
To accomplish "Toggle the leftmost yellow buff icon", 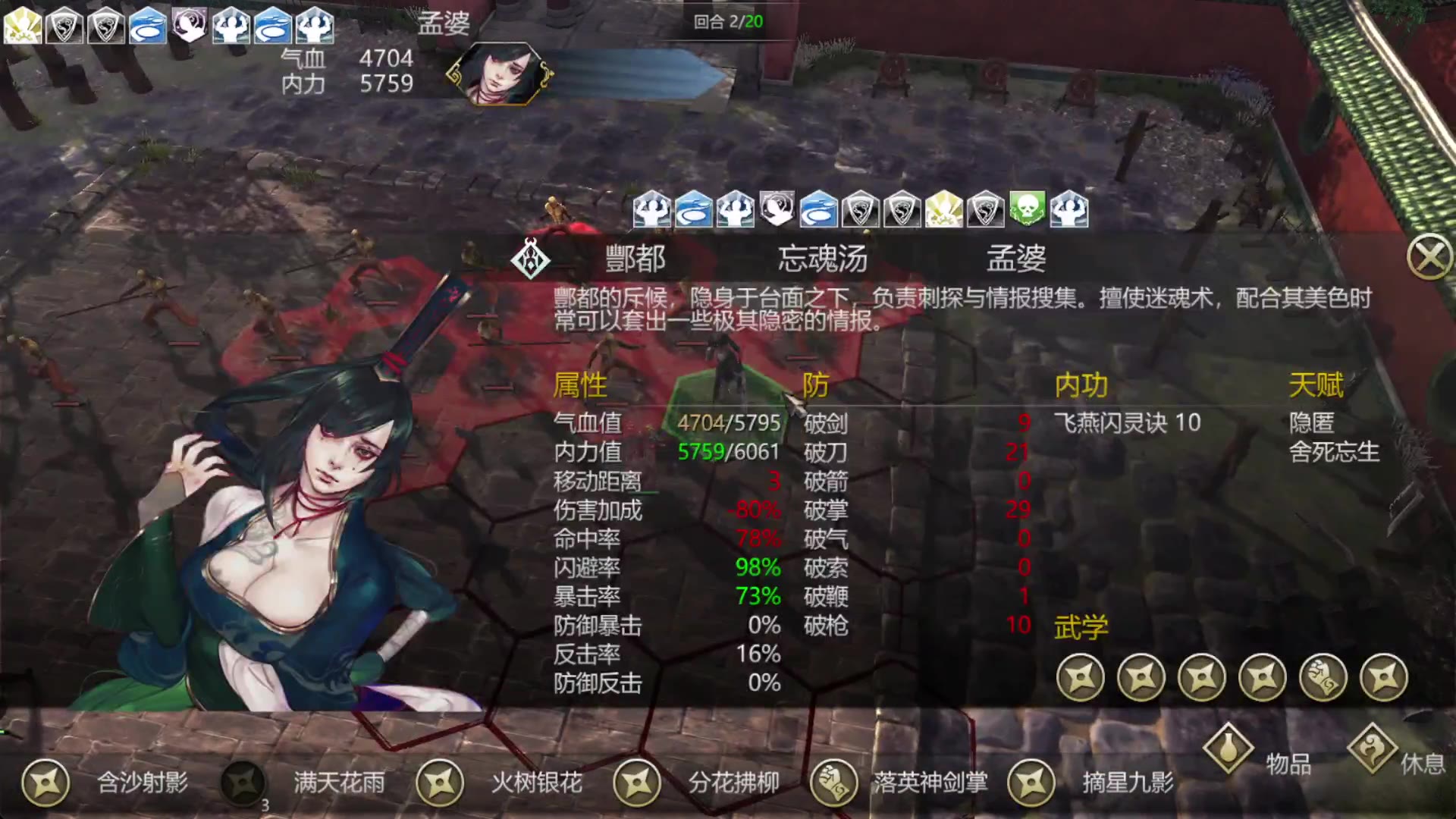I will click(x=24, y=25).
